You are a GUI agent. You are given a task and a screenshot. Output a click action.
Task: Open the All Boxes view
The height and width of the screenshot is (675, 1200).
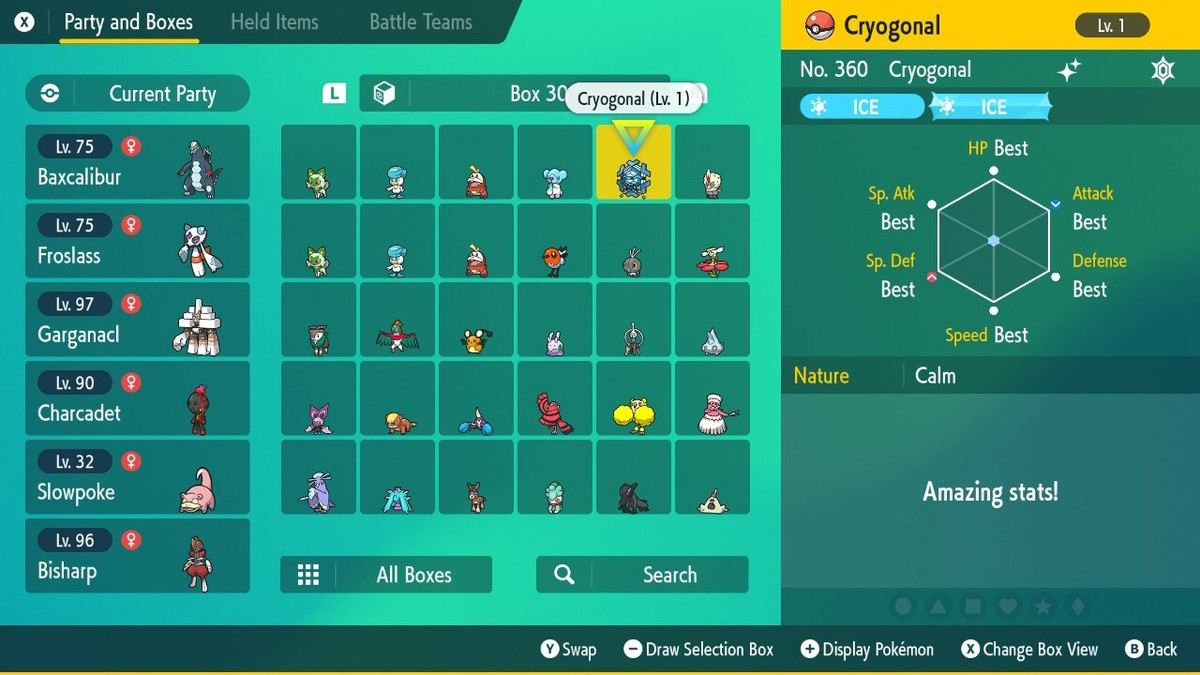(x=386, y=575)
